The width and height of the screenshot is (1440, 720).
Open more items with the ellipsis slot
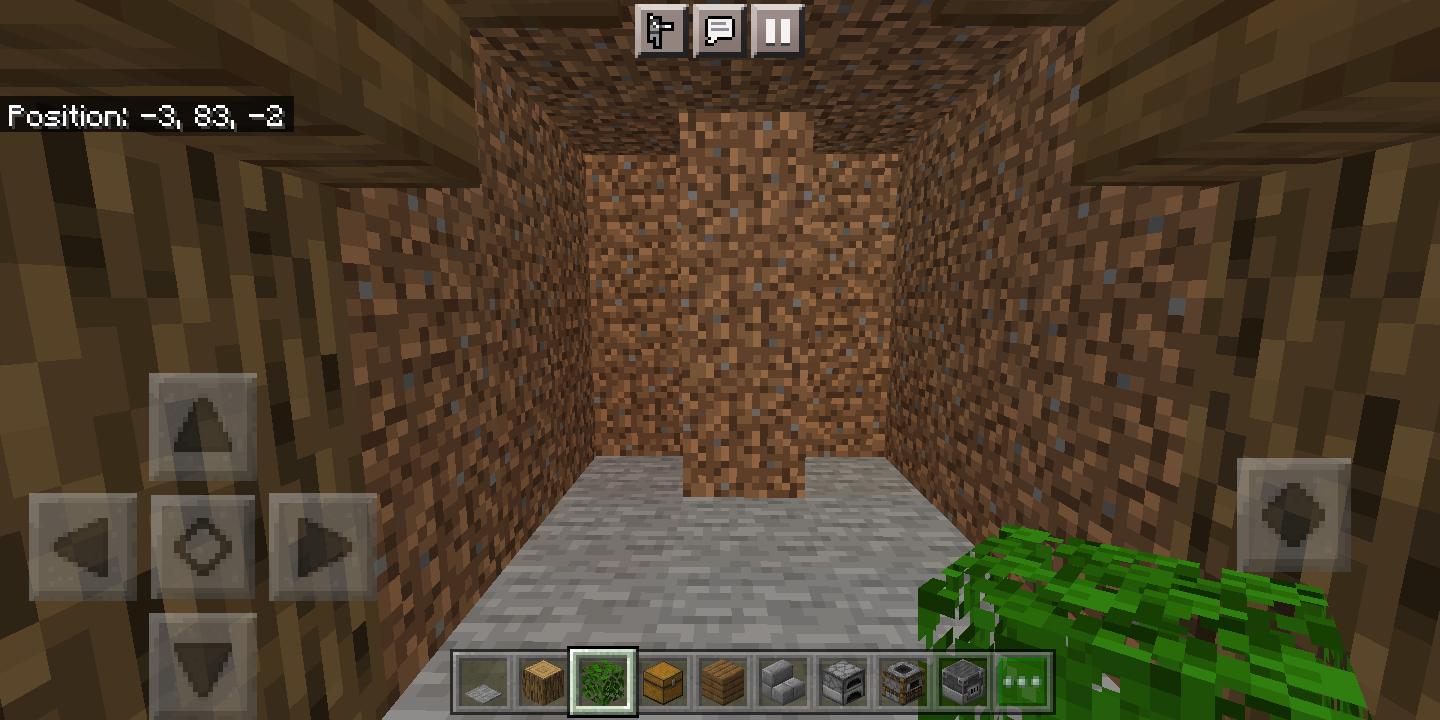tap(1022, 680)
